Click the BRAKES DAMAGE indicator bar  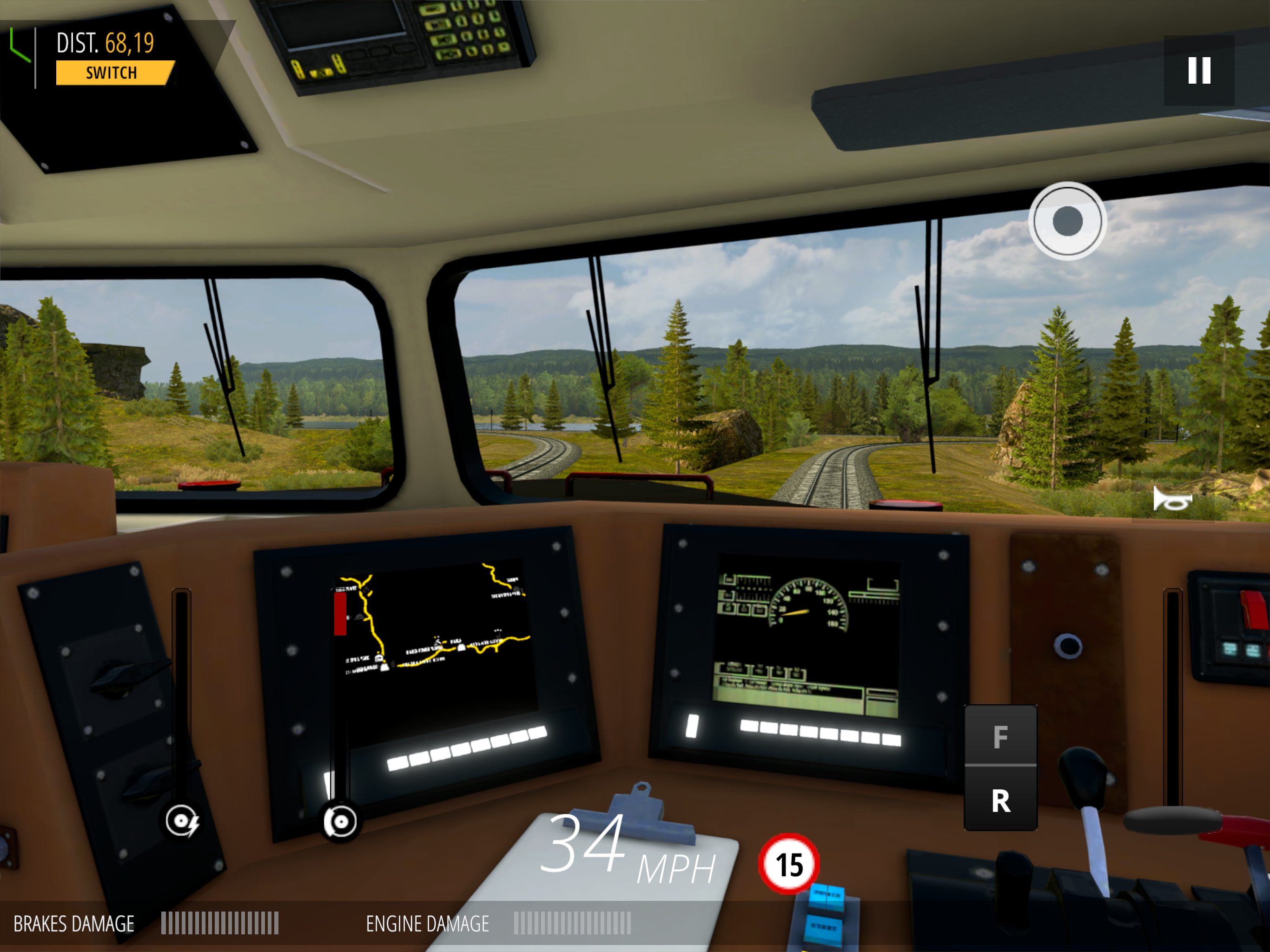coord(218,923)
